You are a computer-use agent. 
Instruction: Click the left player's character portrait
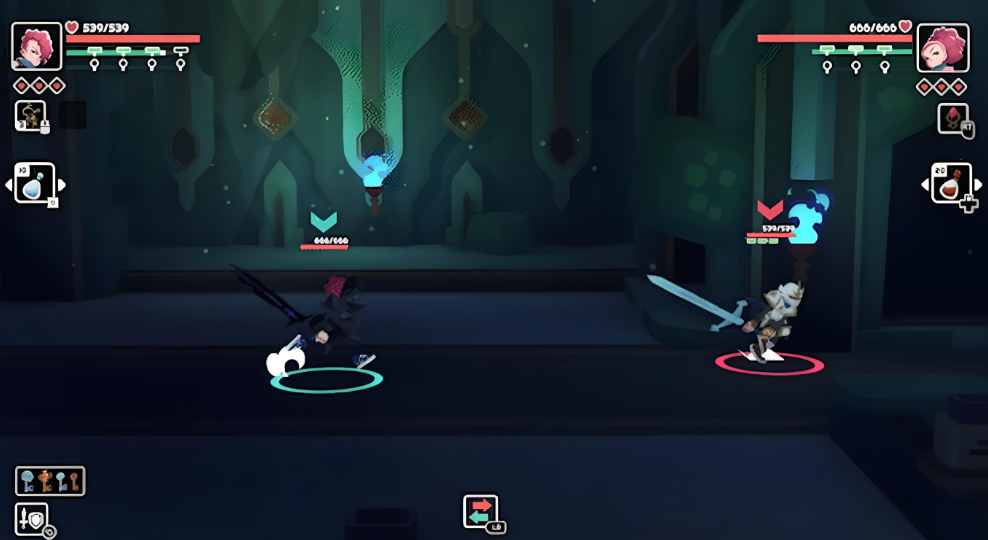click(36, 46)
